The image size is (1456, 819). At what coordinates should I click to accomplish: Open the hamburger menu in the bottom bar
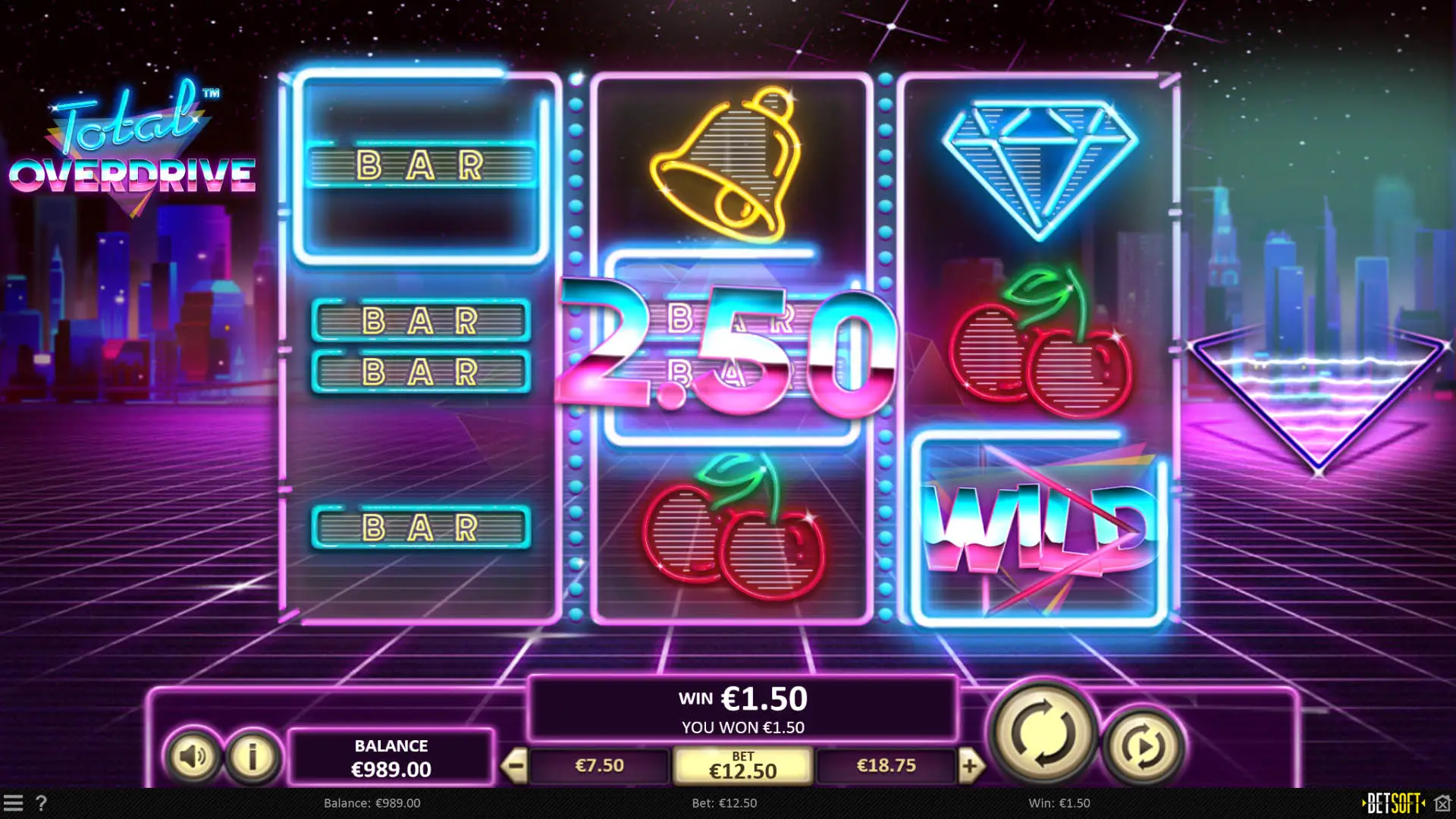(13, 803)
